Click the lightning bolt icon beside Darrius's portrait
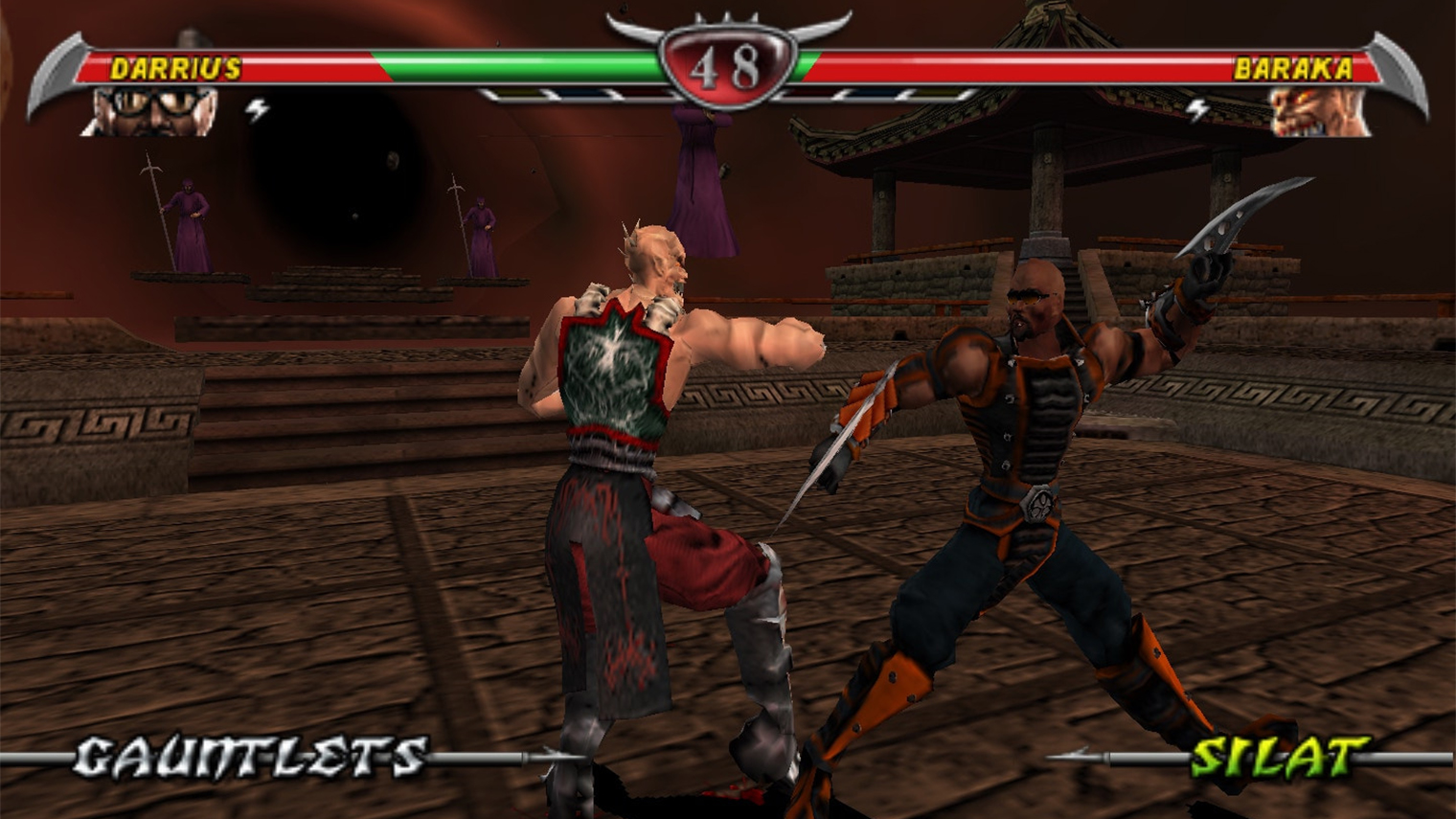 [x=257, y=111]
